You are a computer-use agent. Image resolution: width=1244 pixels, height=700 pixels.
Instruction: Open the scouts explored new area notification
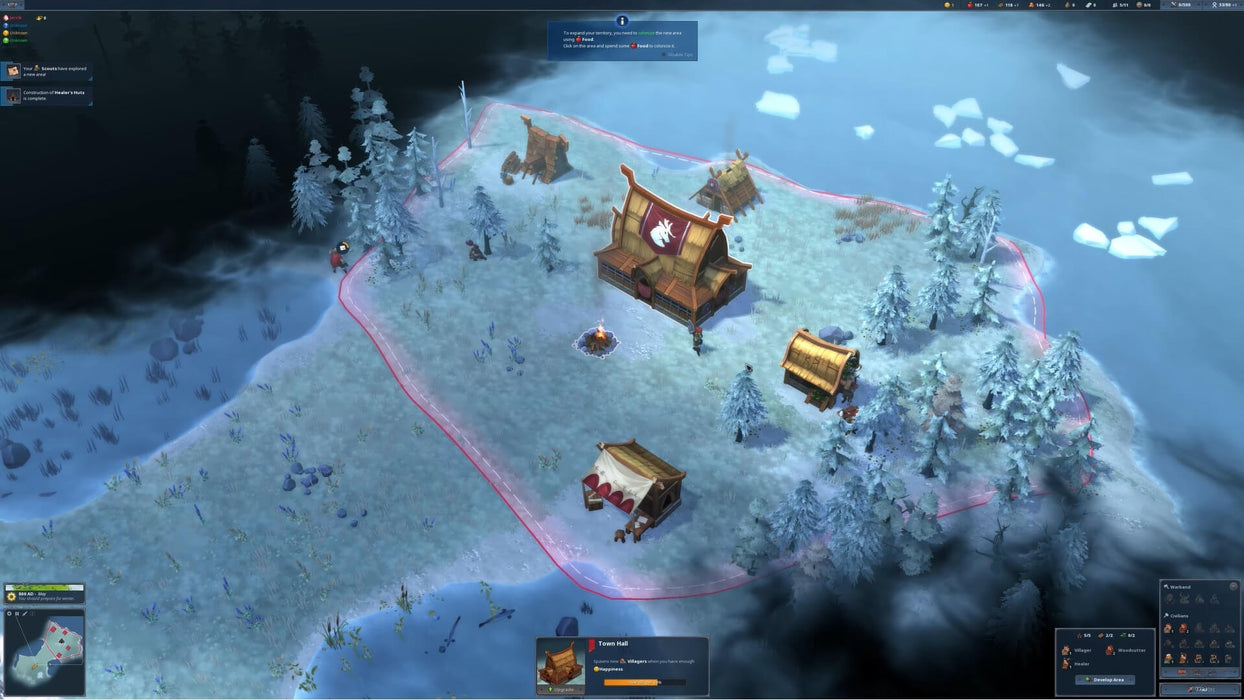pos(46,71)
